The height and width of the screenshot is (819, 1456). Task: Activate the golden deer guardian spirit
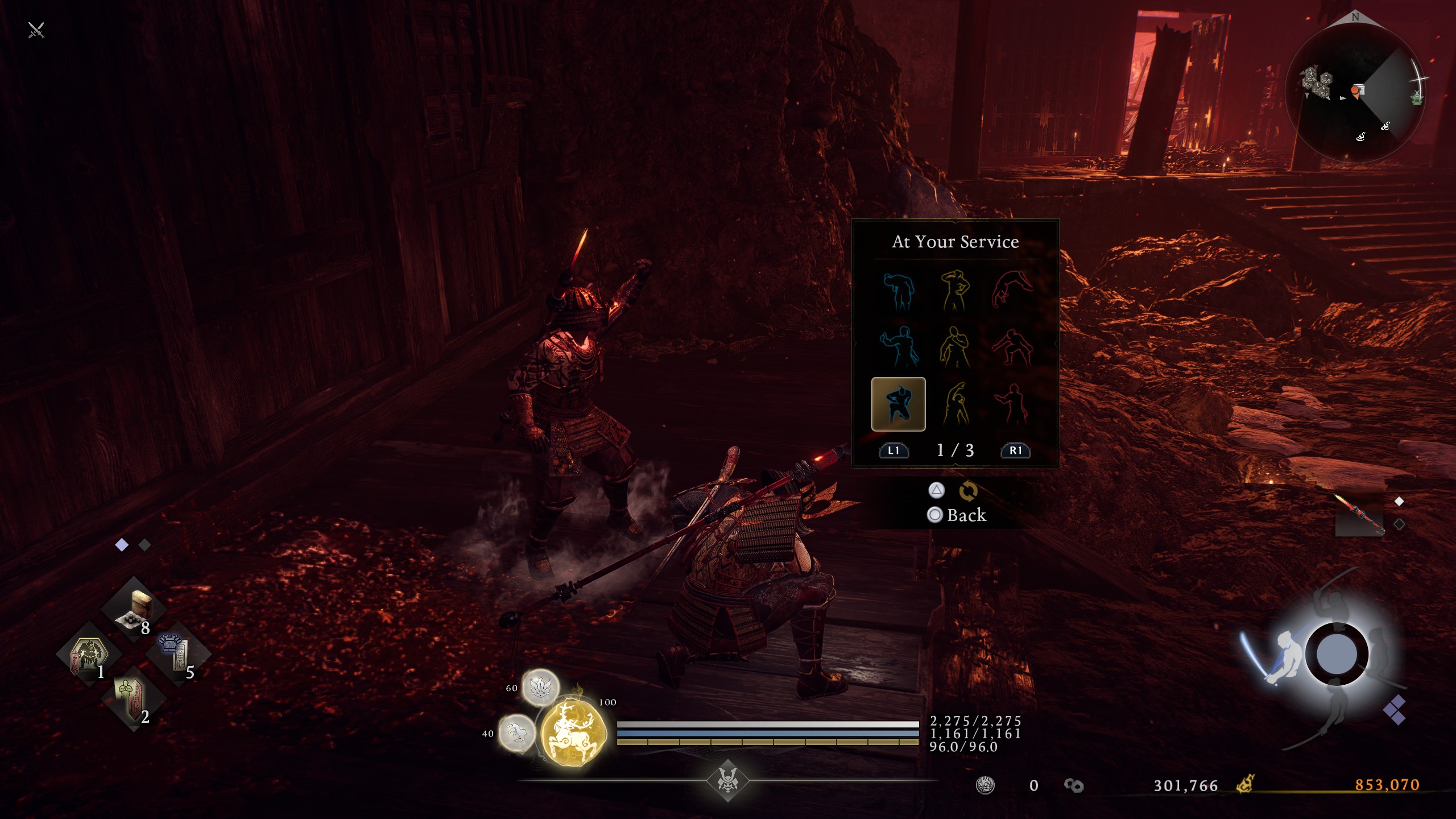coord(572,729)
